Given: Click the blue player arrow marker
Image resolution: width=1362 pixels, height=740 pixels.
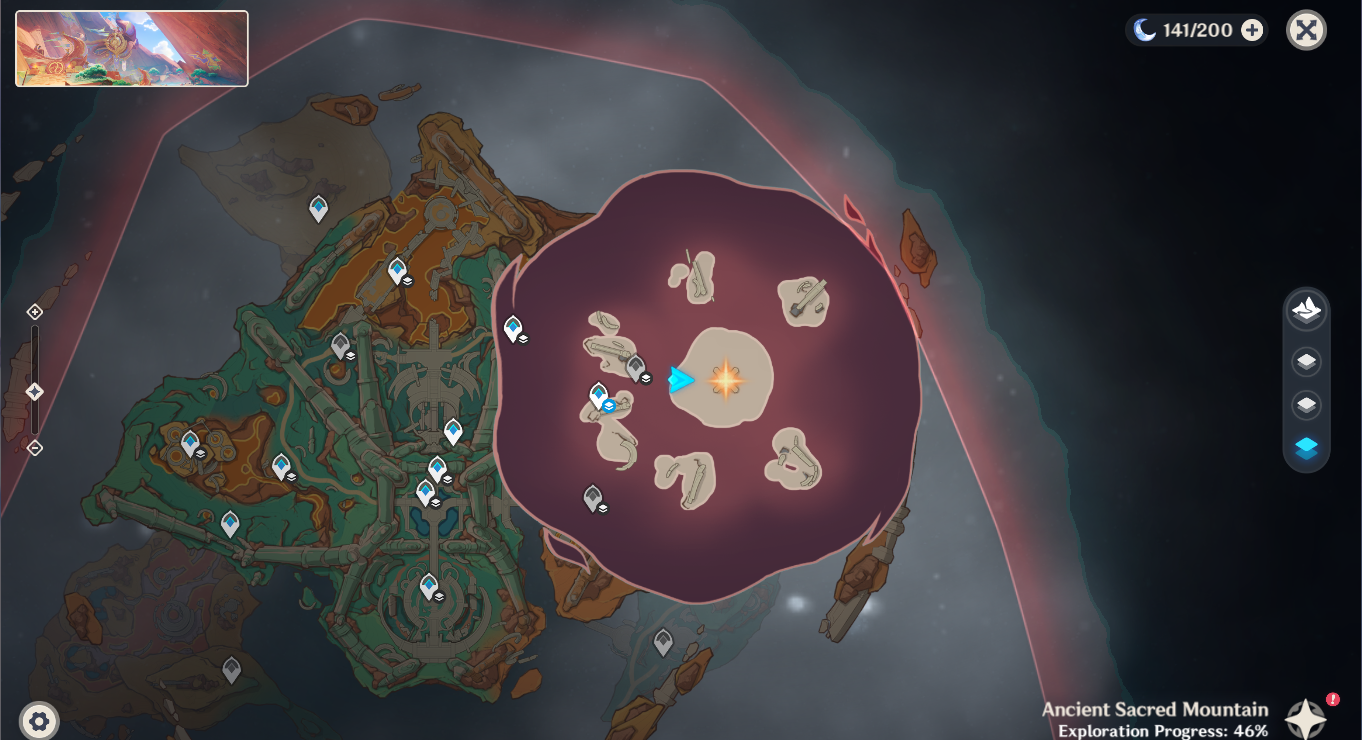Looking at the screenshot, I should 680,379.
